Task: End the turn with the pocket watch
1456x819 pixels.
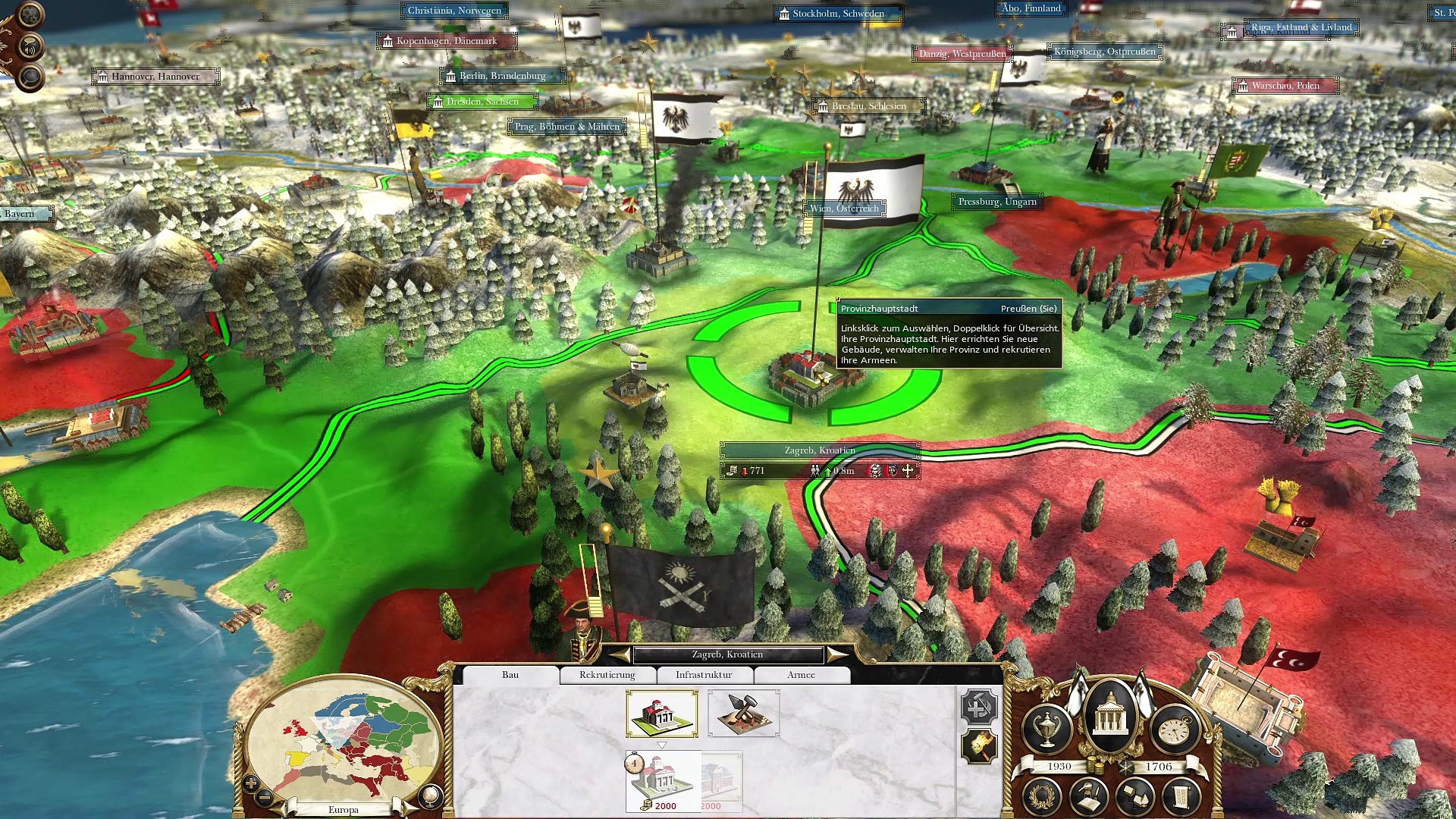Action: coord(1174,728)
